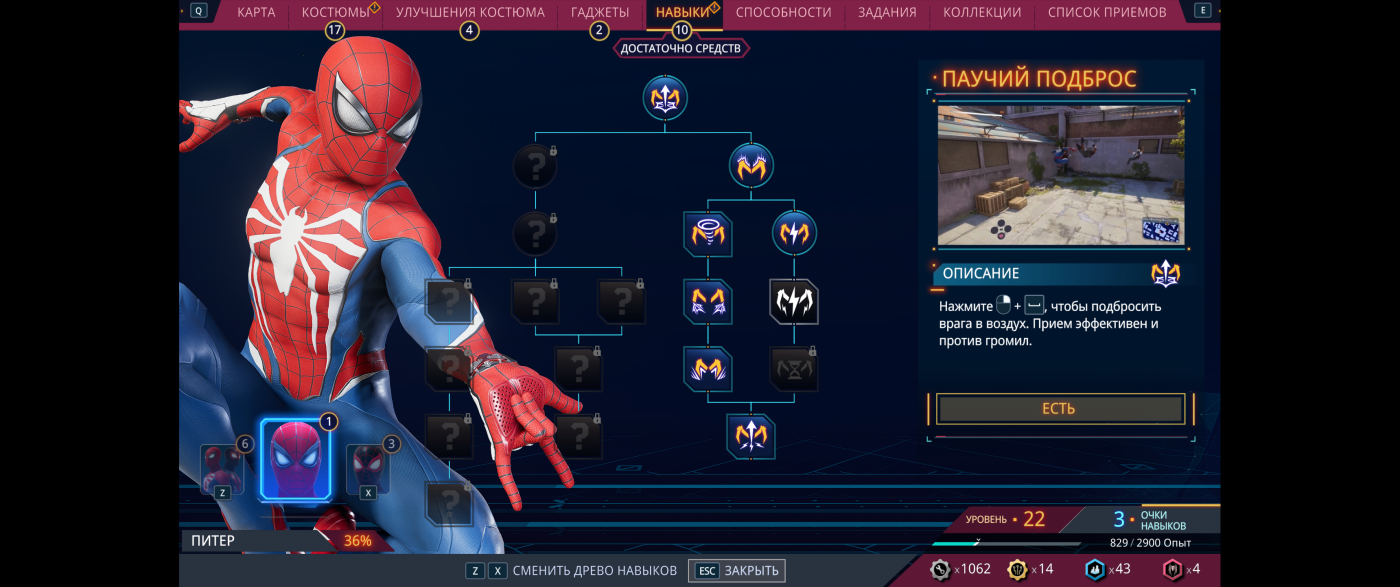The width and height of the screenshot is (1400, 587).
Task: Open the Навыки tab
Action: click(682, 12)
